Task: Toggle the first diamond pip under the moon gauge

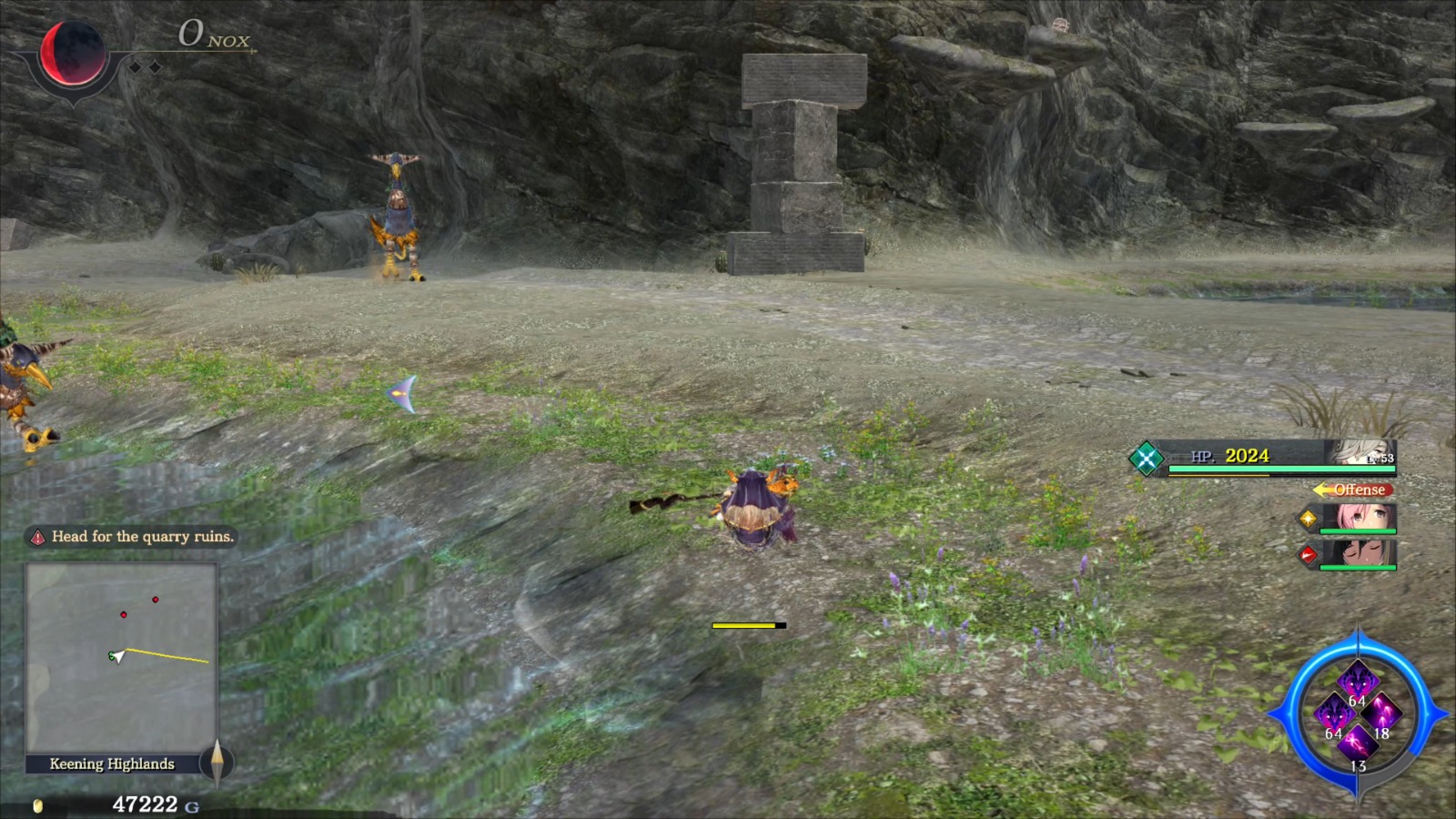Action: tap(134, 66)
